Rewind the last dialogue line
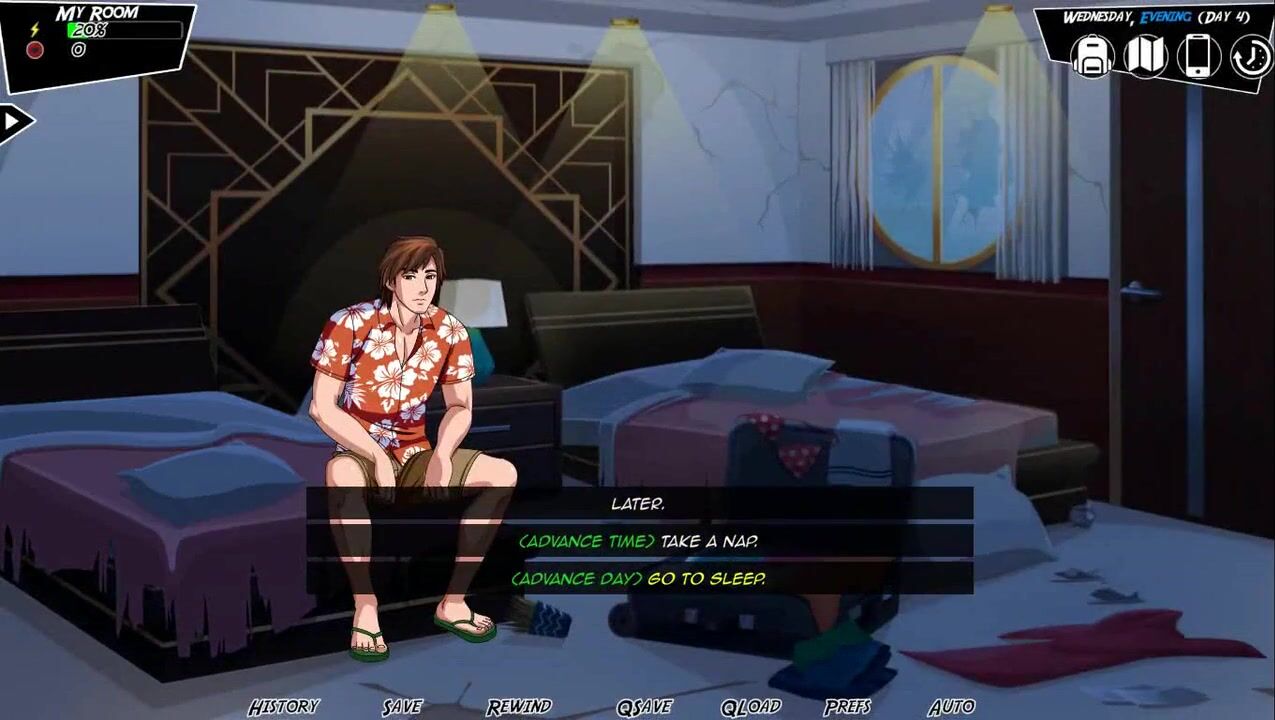Viewport: 1275px width, 720px height. tap(519, 707)
